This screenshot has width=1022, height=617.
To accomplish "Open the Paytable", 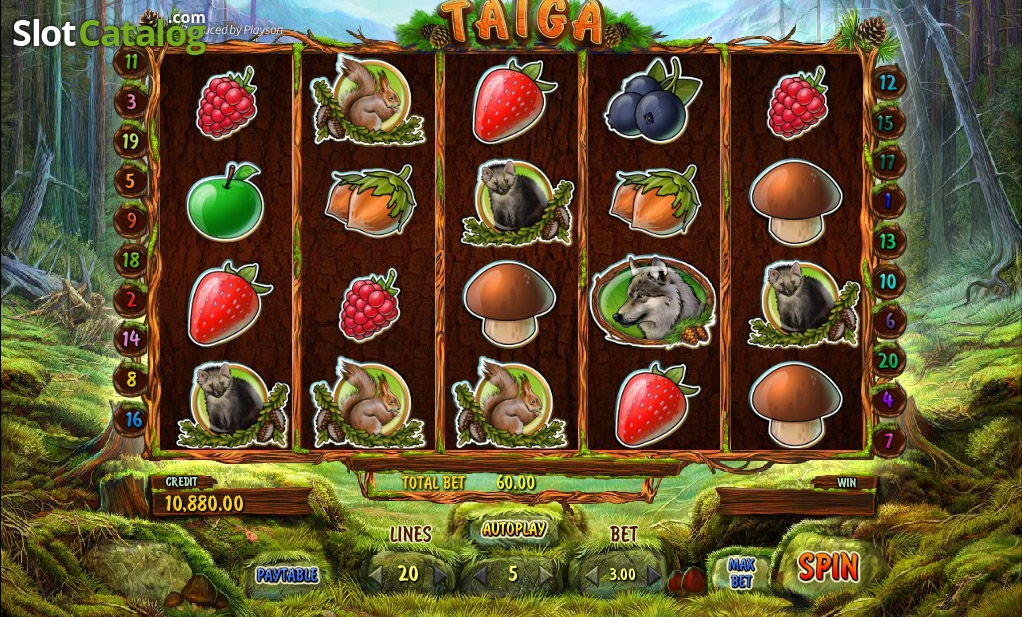I will pyautogui.click(x=286, y=575).
